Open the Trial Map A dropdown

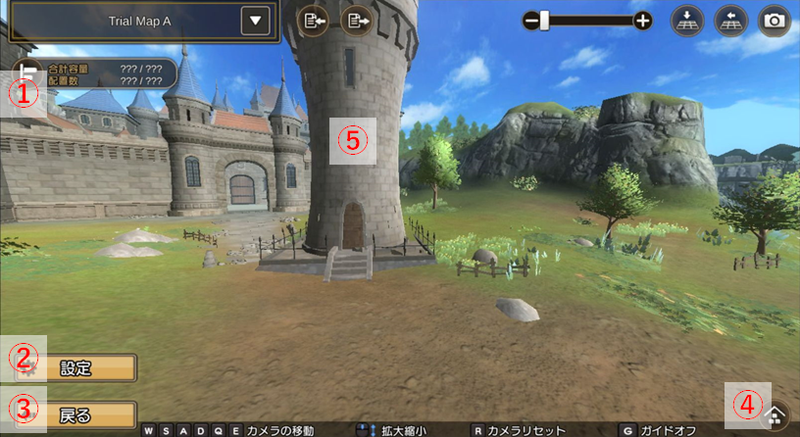point(257,20)
